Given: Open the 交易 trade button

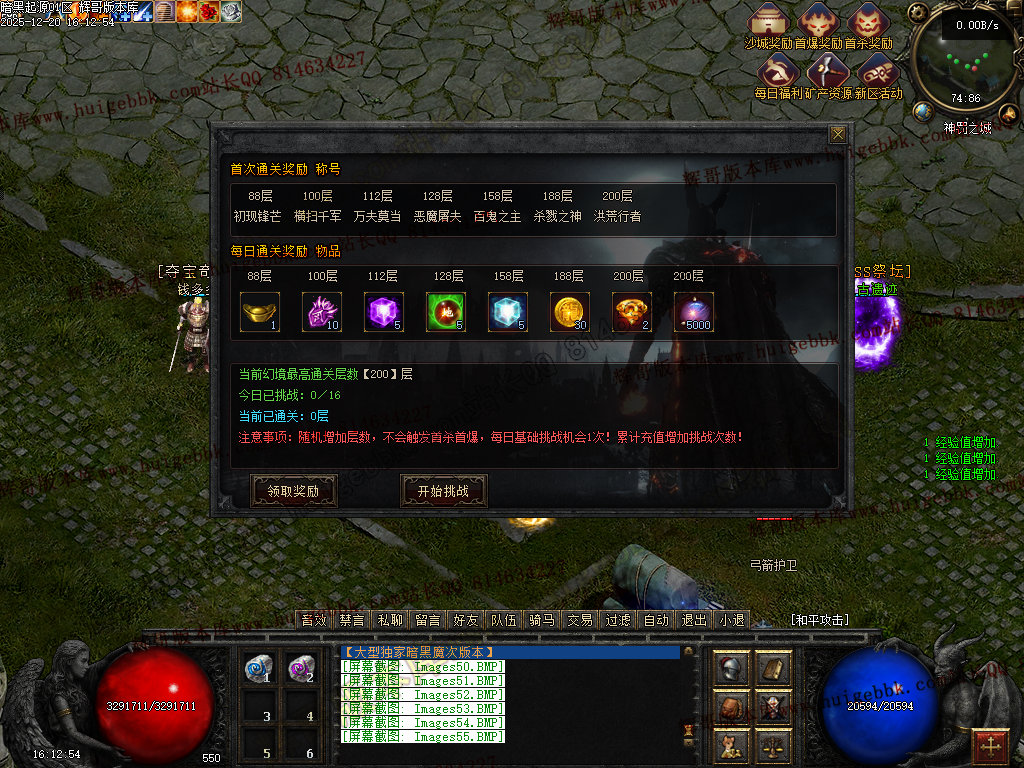Looking at the screenshot, I should point(580,620).
